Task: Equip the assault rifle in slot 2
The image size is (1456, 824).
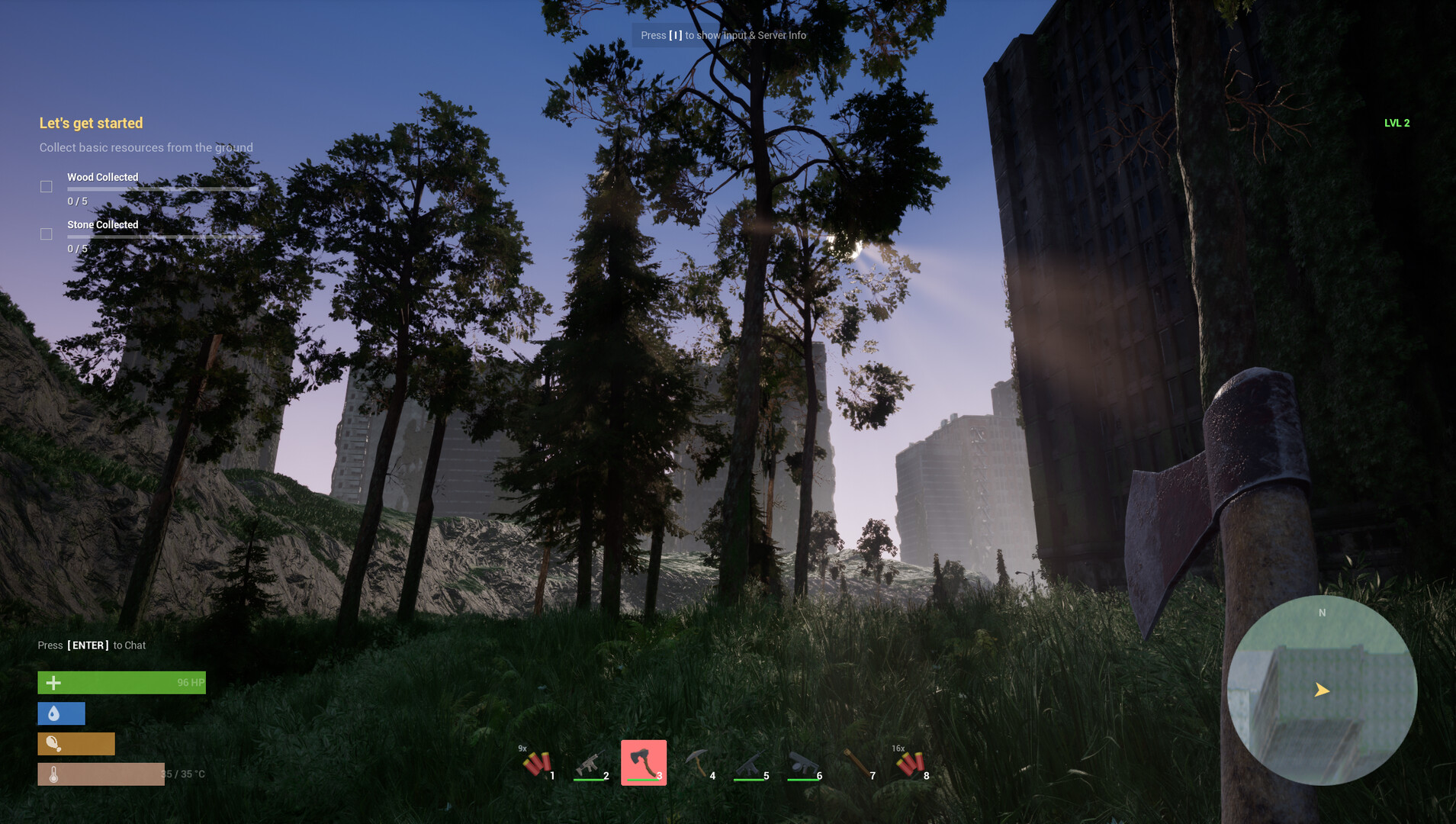Action: [591, 761]
